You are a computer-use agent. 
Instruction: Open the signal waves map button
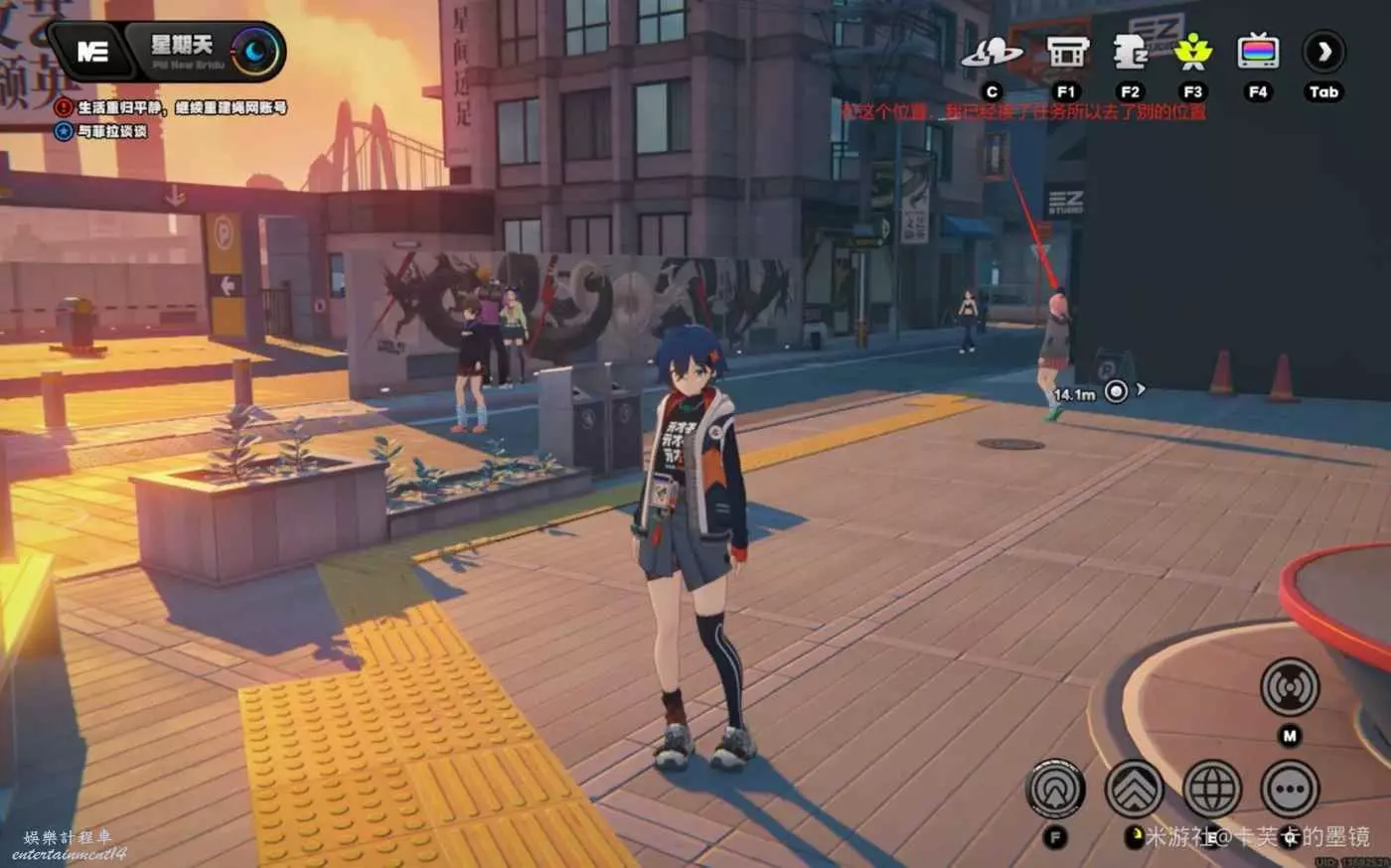pos(1290,687)
